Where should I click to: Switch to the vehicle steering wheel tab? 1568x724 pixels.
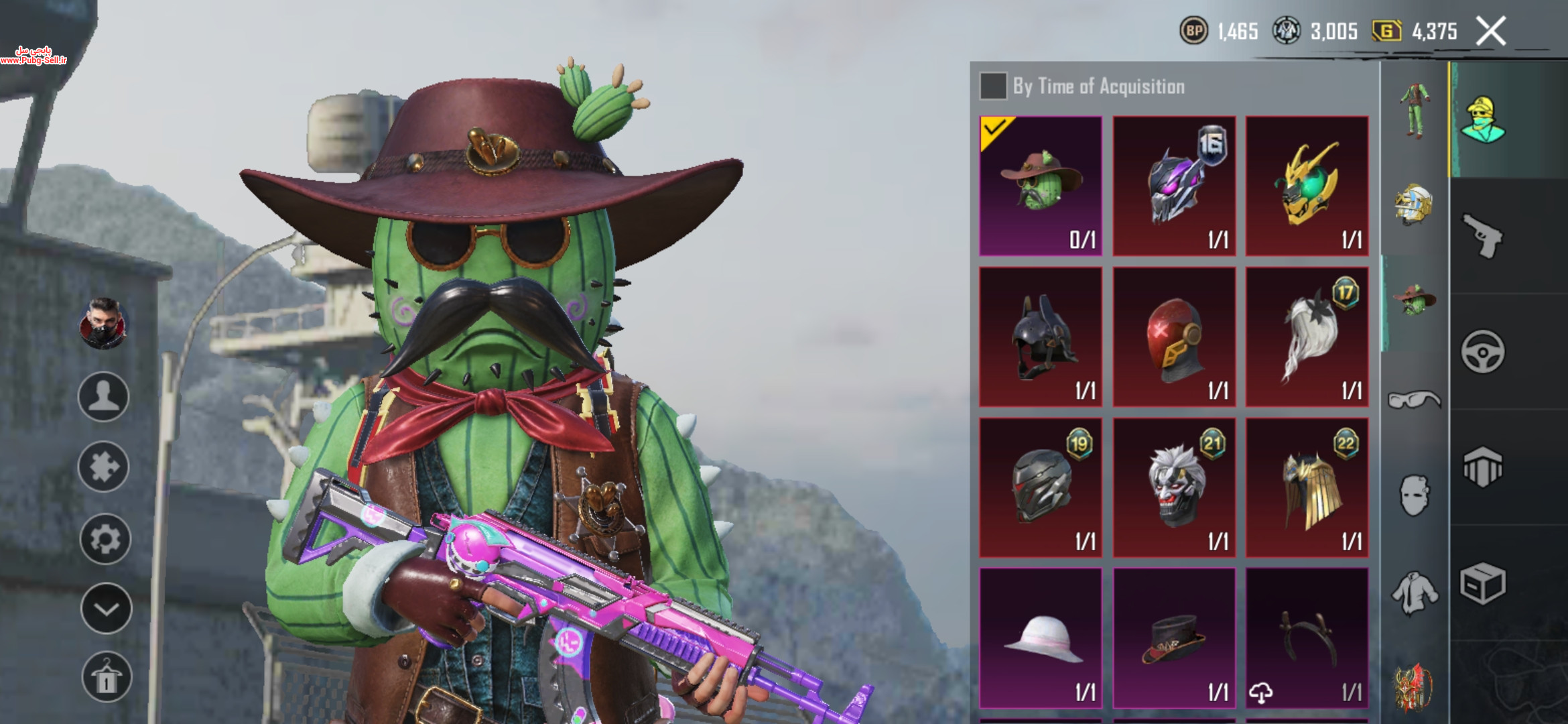pos(1482,351)
